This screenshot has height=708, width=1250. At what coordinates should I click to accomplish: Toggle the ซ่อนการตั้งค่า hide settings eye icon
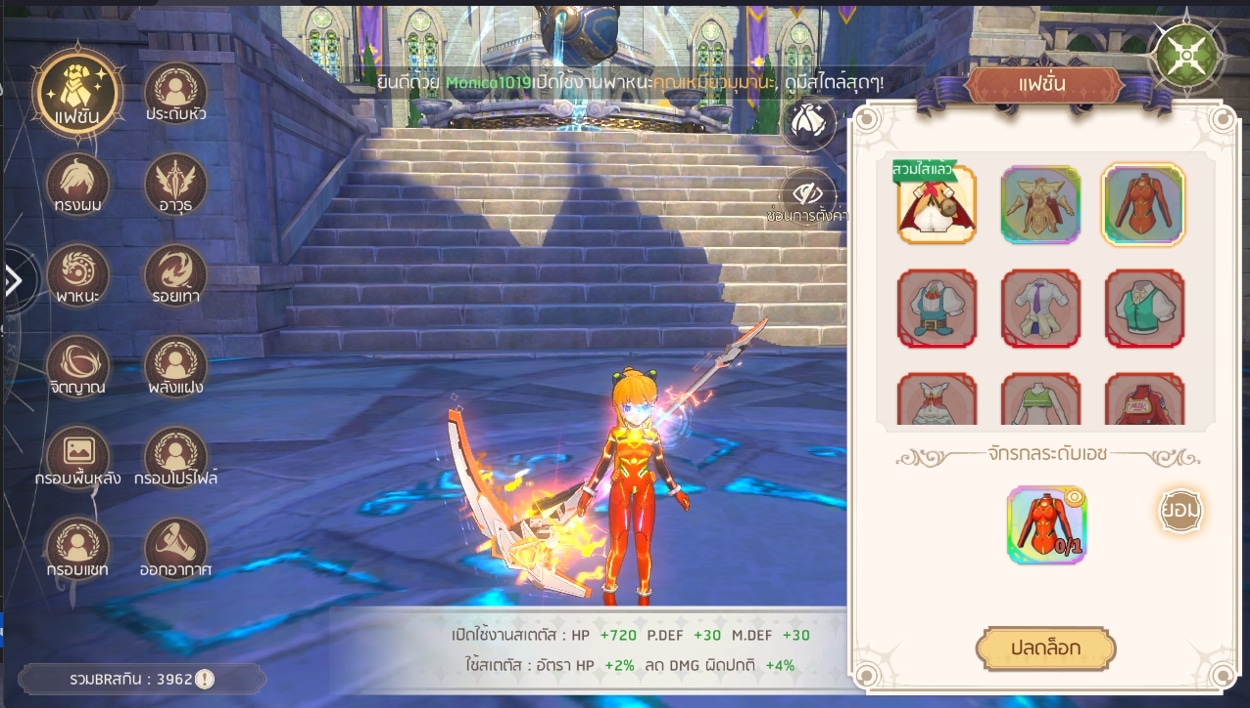pos(808,193)
